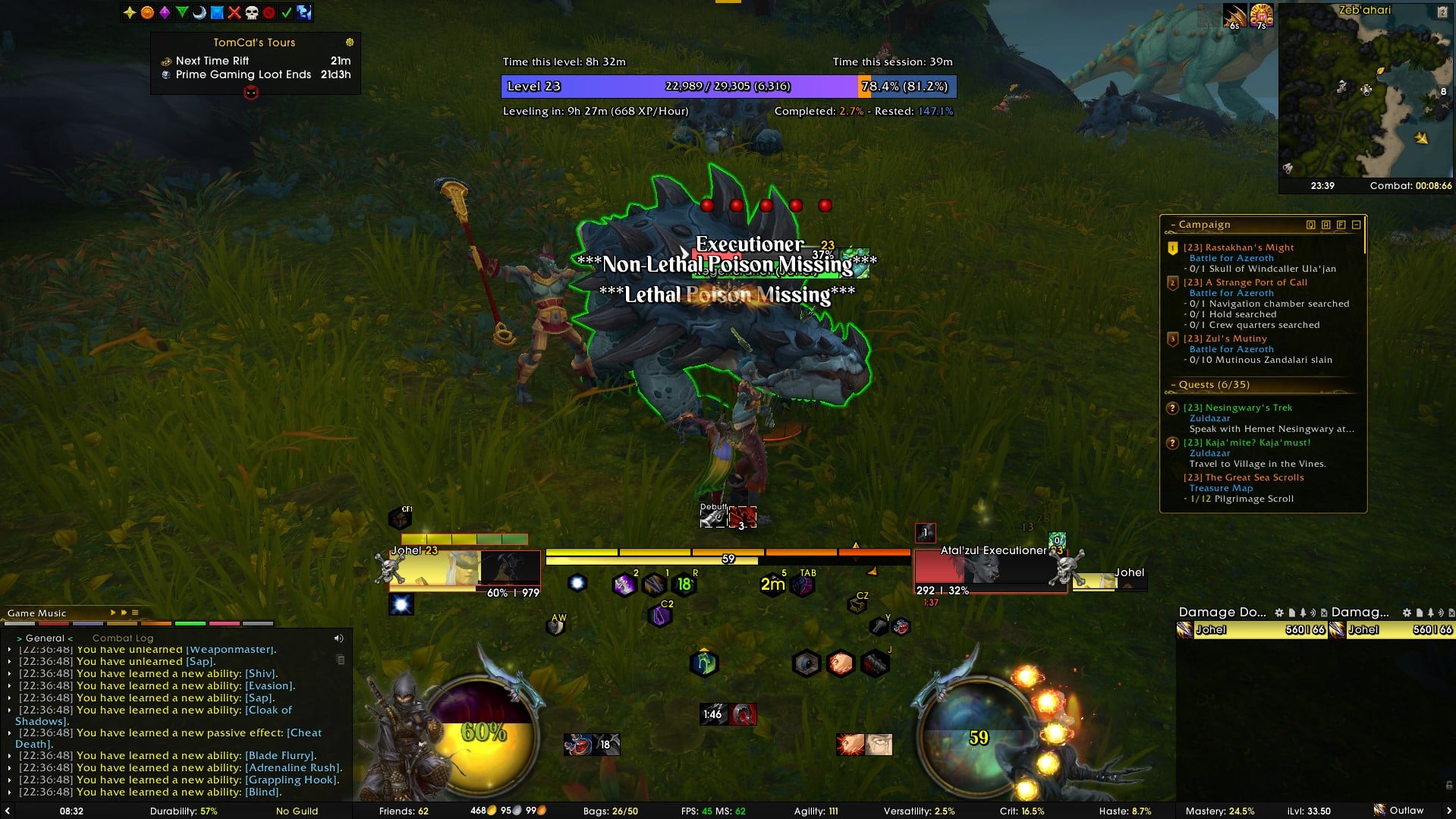Choose the red X raid marker
This screenshot has height=819, width=1456.
click(234, 12)
